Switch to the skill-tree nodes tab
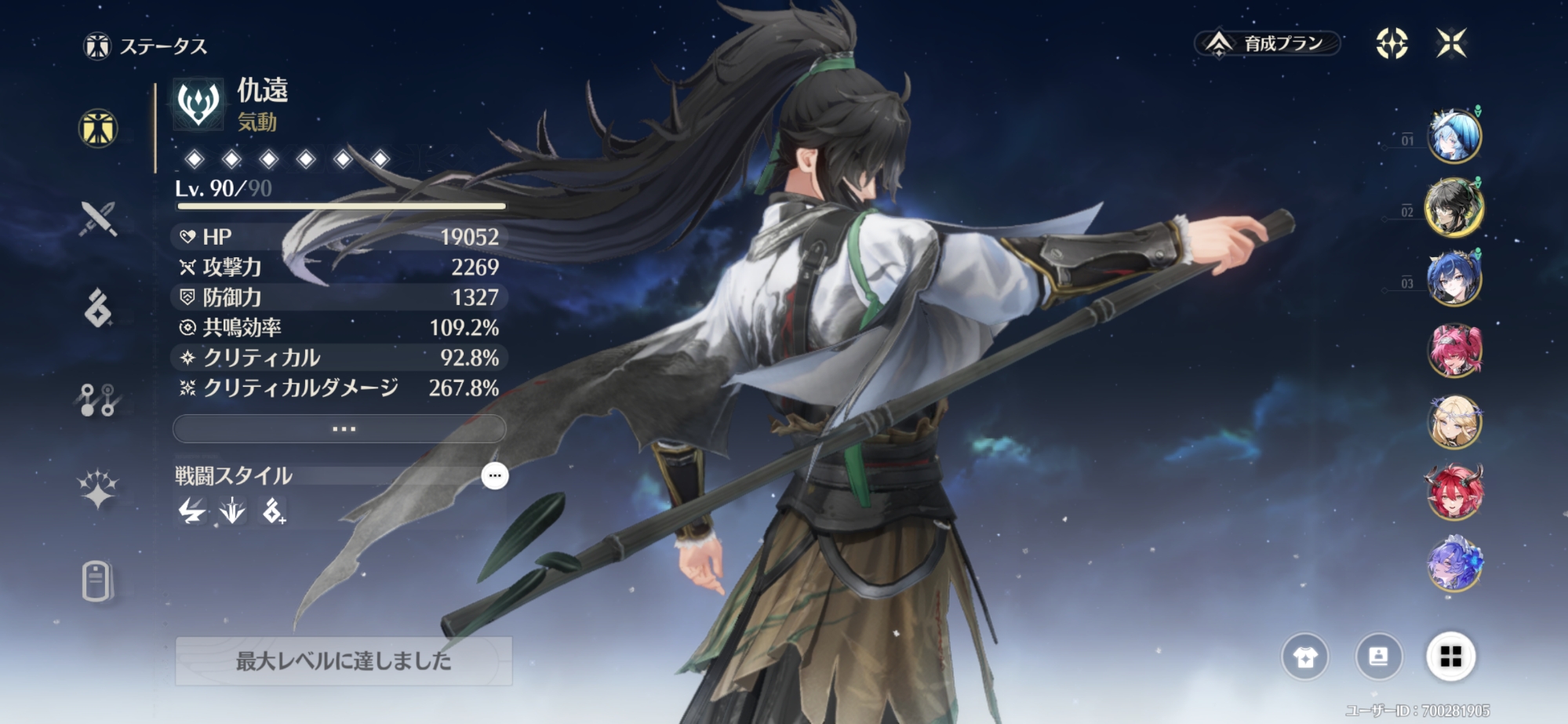Screen dimensions: 1568x724 click(98, 400)
